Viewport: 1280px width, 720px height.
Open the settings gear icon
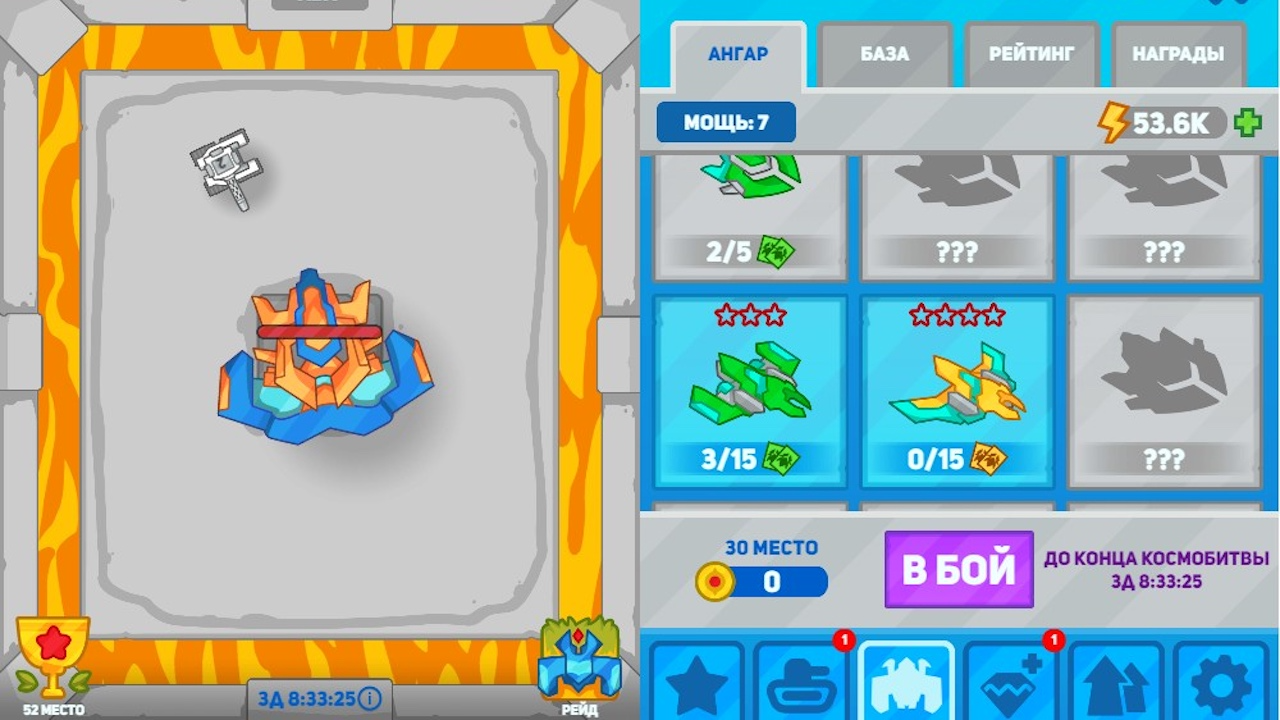click(1219, 685)
